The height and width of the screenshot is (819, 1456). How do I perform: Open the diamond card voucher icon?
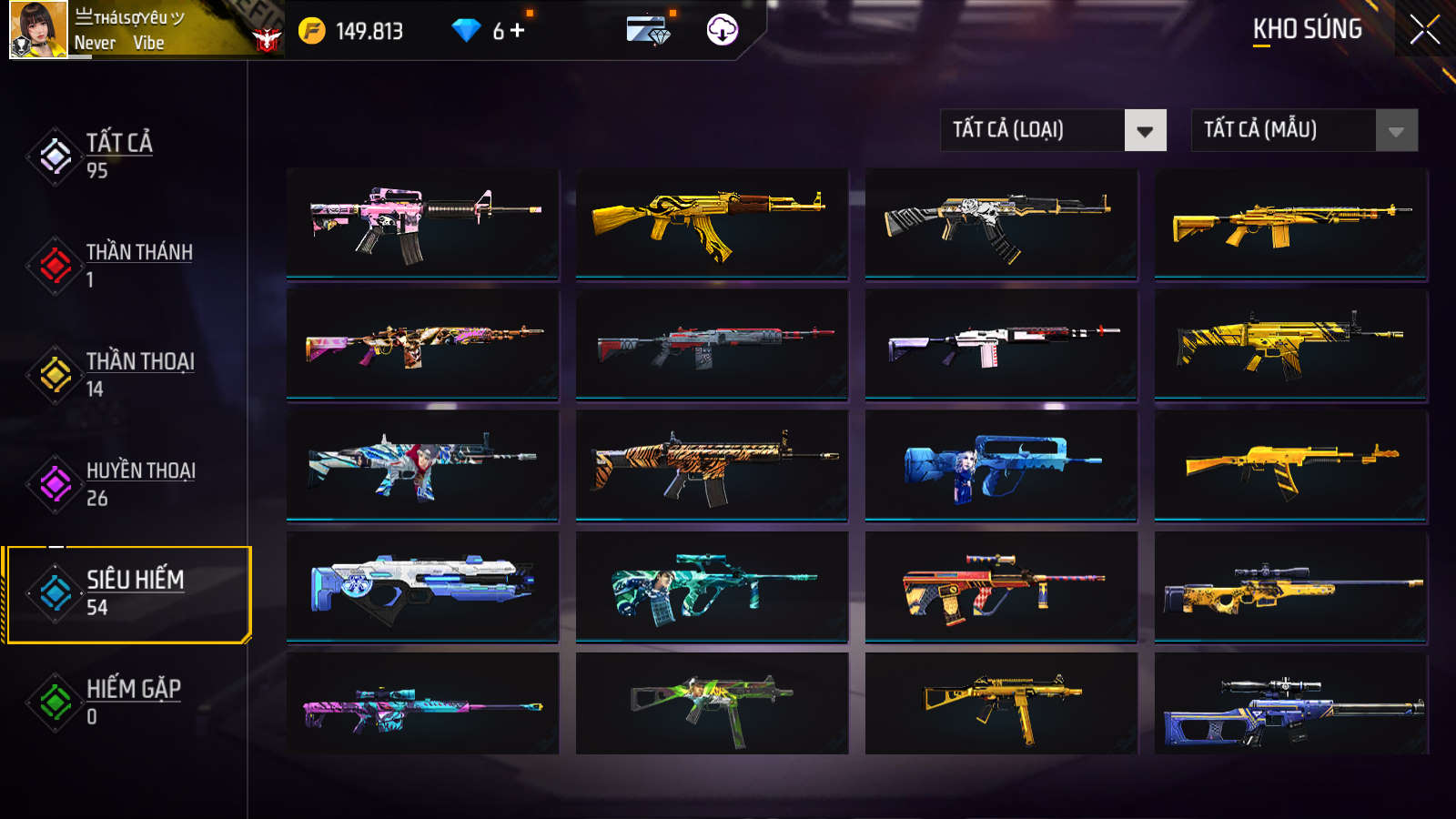pos(649,30)
